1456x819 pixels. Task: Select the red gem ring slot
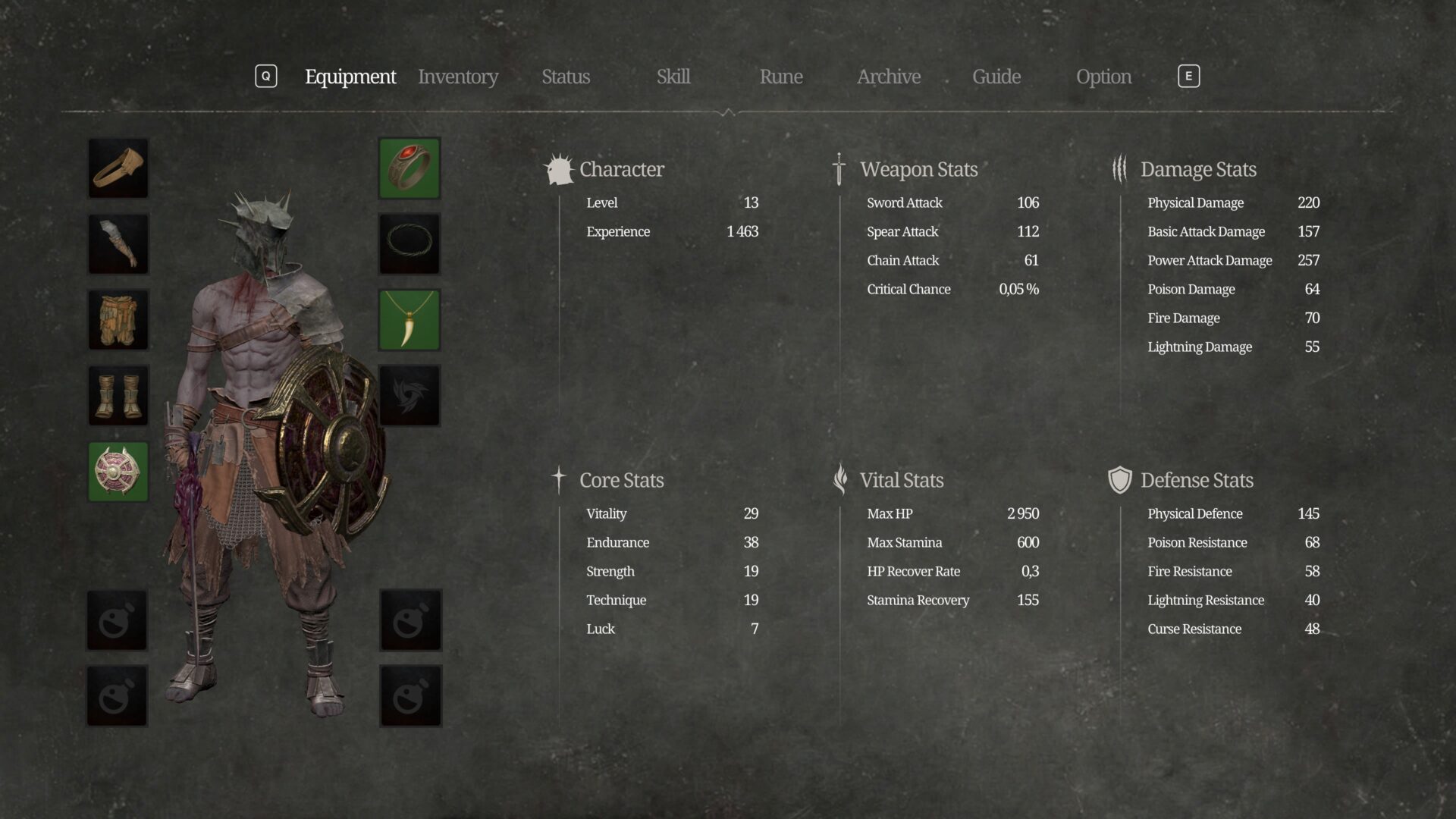point(409,168)
